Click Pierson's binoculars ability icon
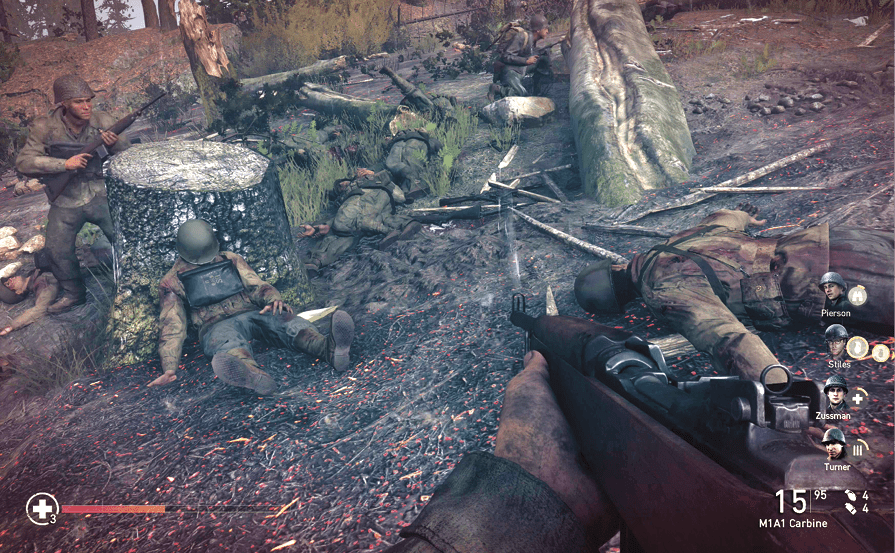The image size is (895, 553). [x=858, y=295]
